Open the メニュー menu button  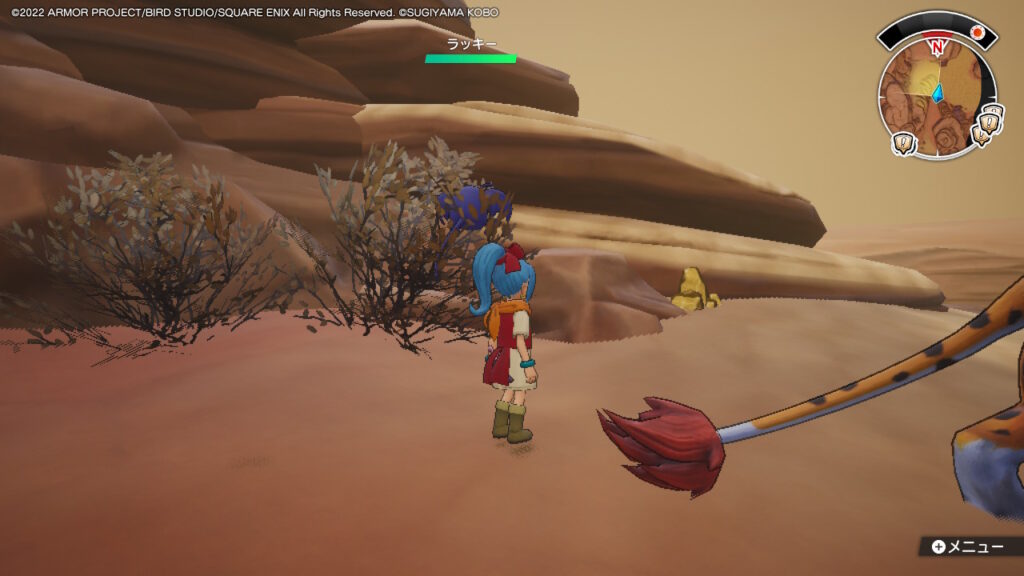(967, 546)
